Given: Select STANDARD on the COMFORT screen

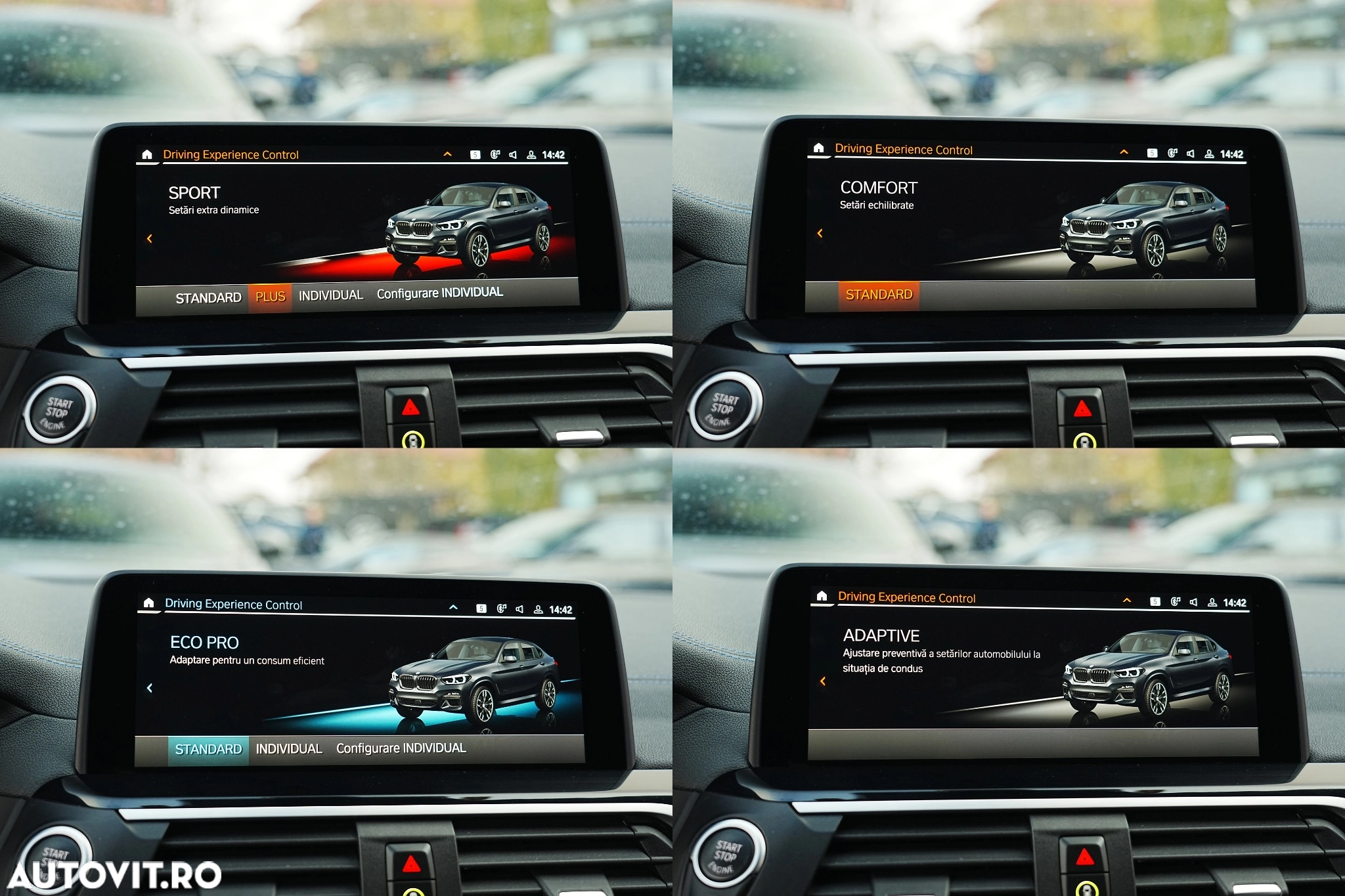Looking at the screenshot, I should tap(879, 295).
